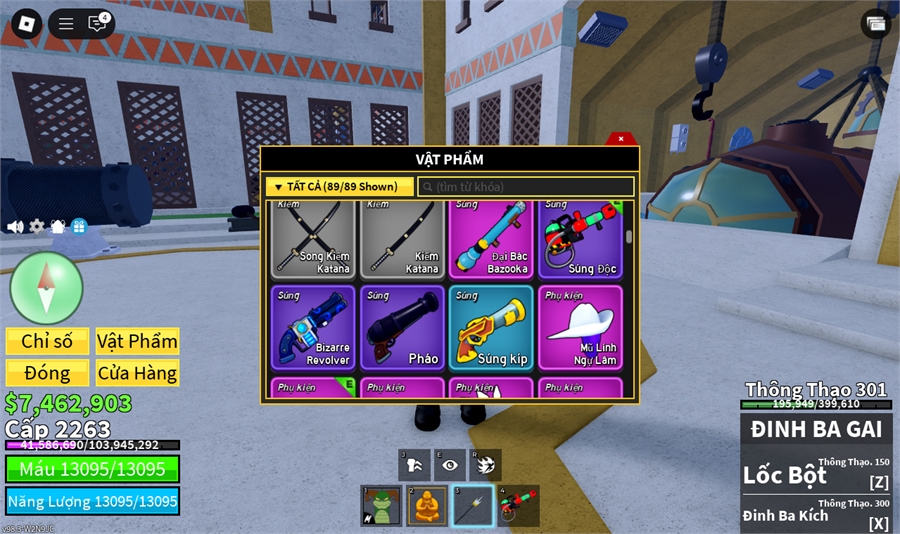The width and height of the screenshot is (900, 534).
Task: Choose the Đại Bác Bazooka item
Action: coord(491,239)
